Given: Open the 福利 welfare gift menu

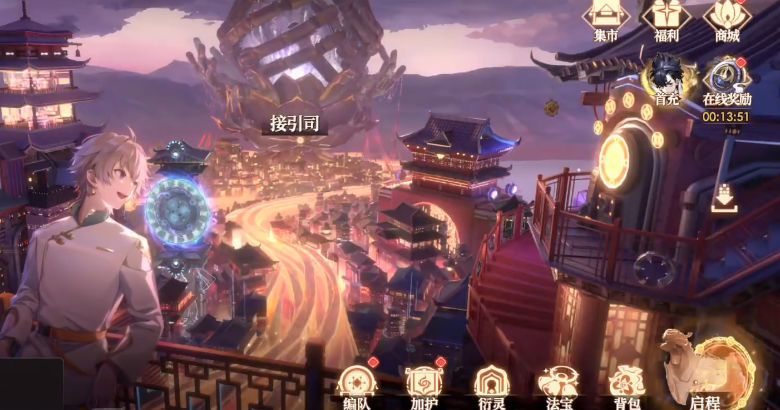Looking at the screenshot, I should [665, 17].
